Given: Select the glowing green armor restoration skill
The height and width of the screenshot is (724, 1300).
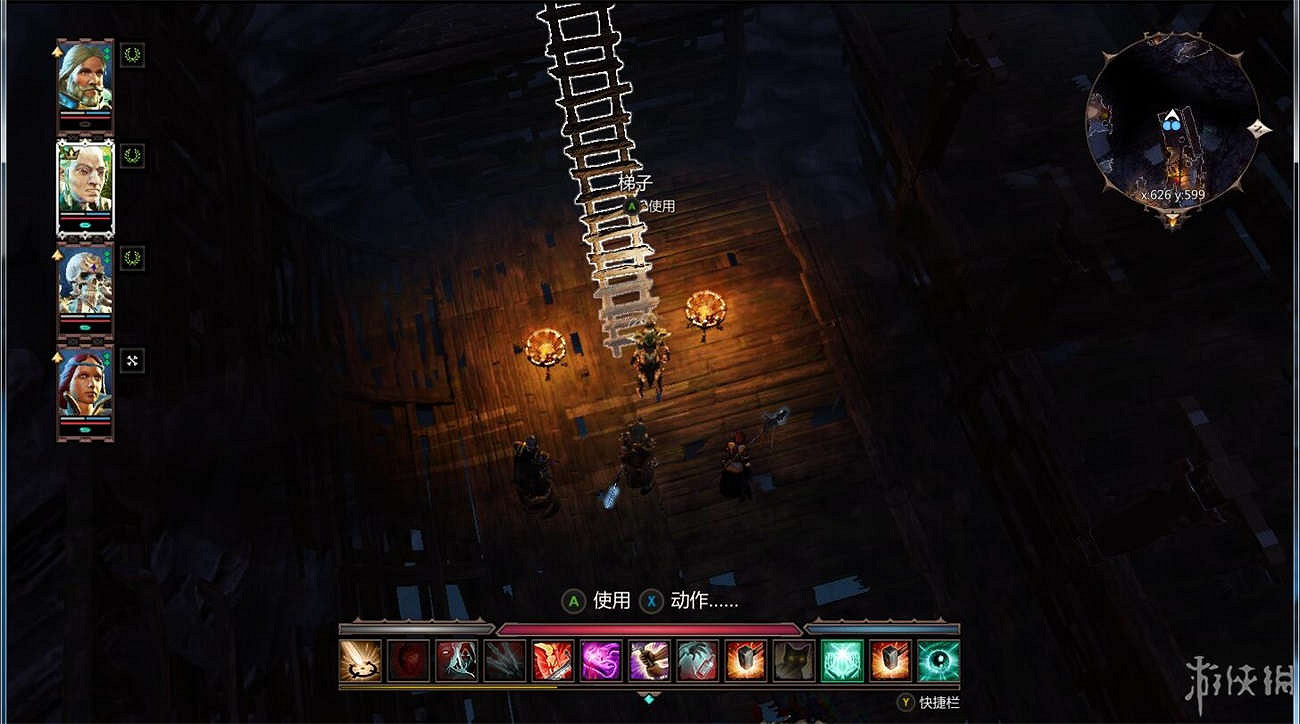Looking at the screenshot, I should [840, 661].
